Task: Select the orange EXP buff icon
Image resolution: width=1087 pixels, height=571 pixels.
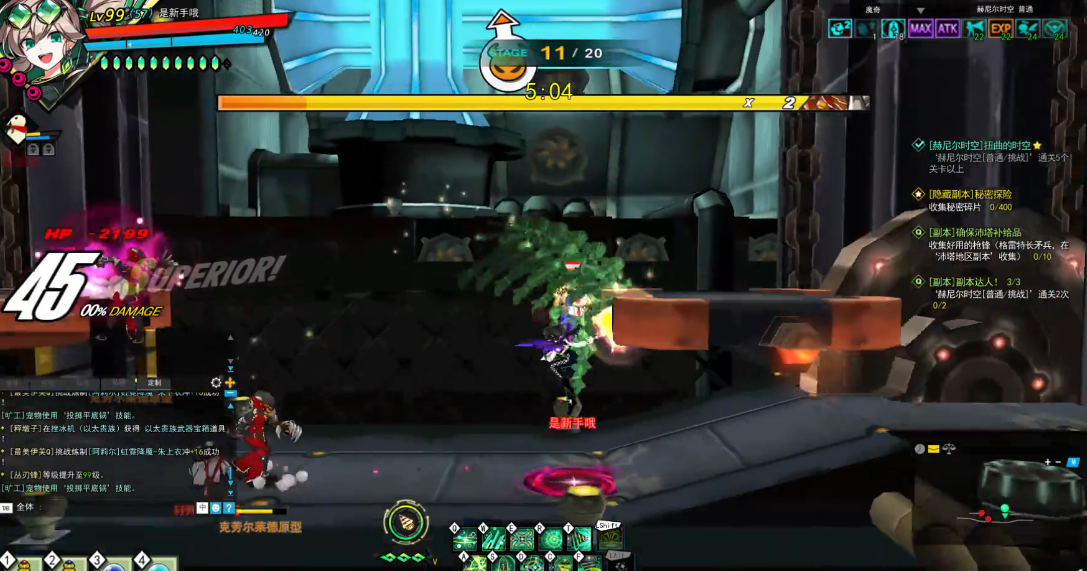Action: pos(1000,28)
